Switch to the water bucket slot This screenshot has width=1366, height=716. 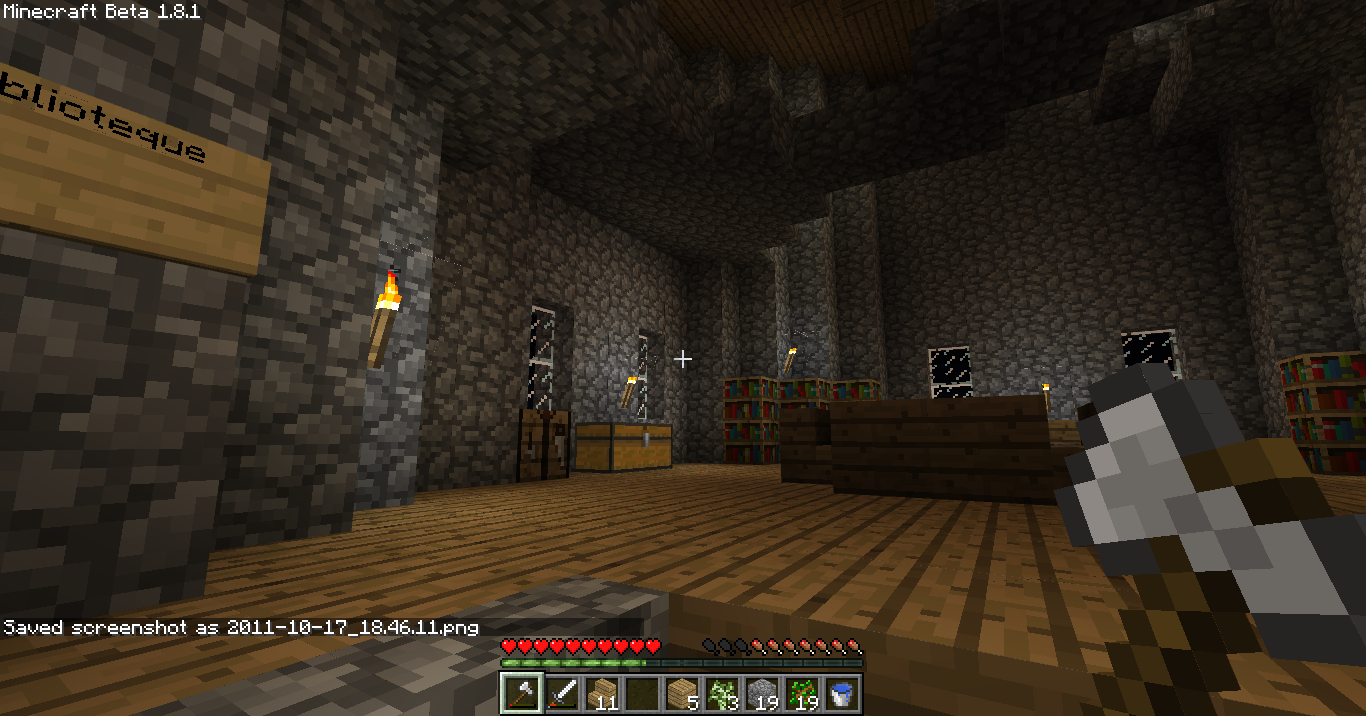pyautogui.click(x=841, y=692)
